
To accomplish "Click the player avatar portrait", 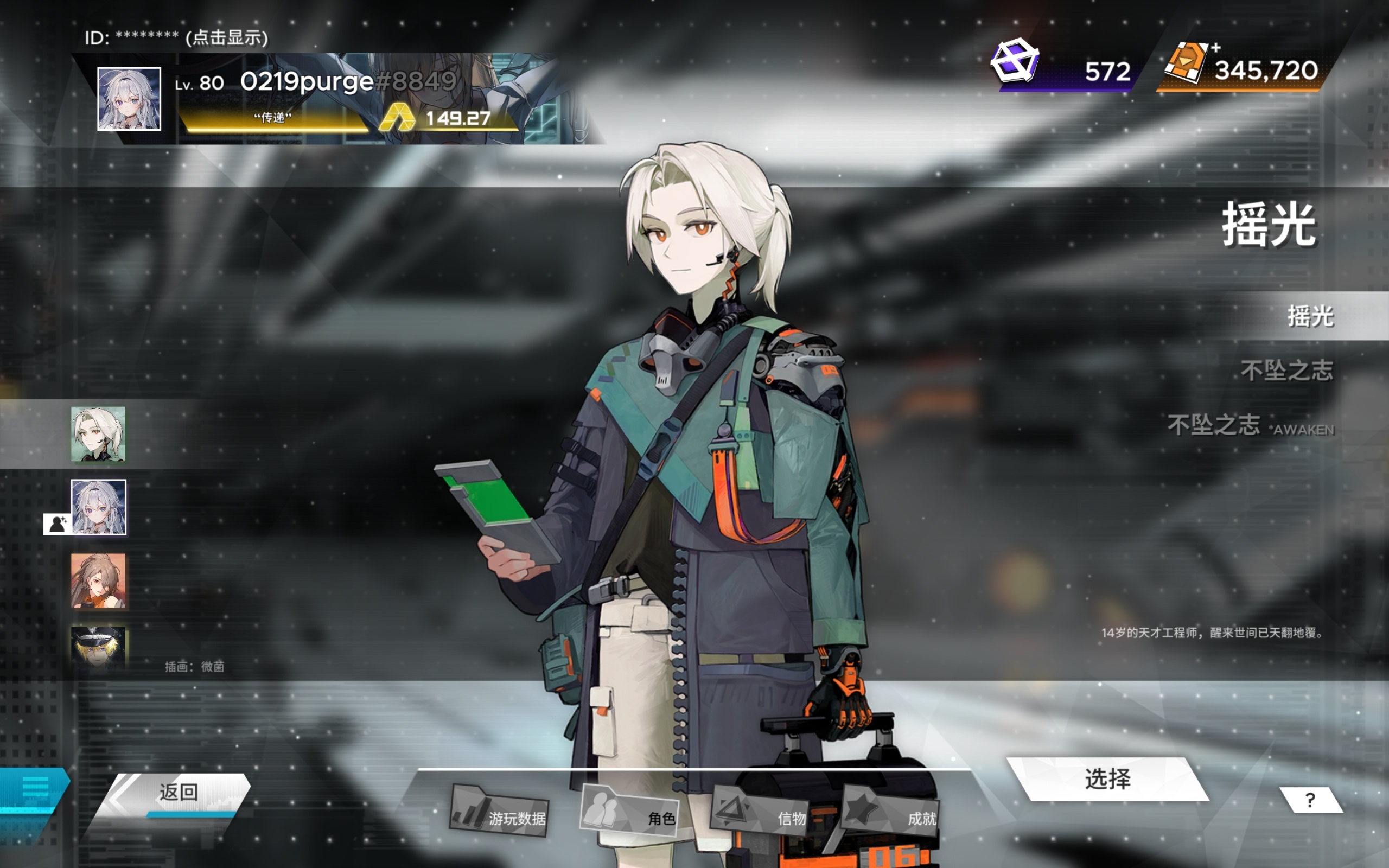I will pos(129,99).
